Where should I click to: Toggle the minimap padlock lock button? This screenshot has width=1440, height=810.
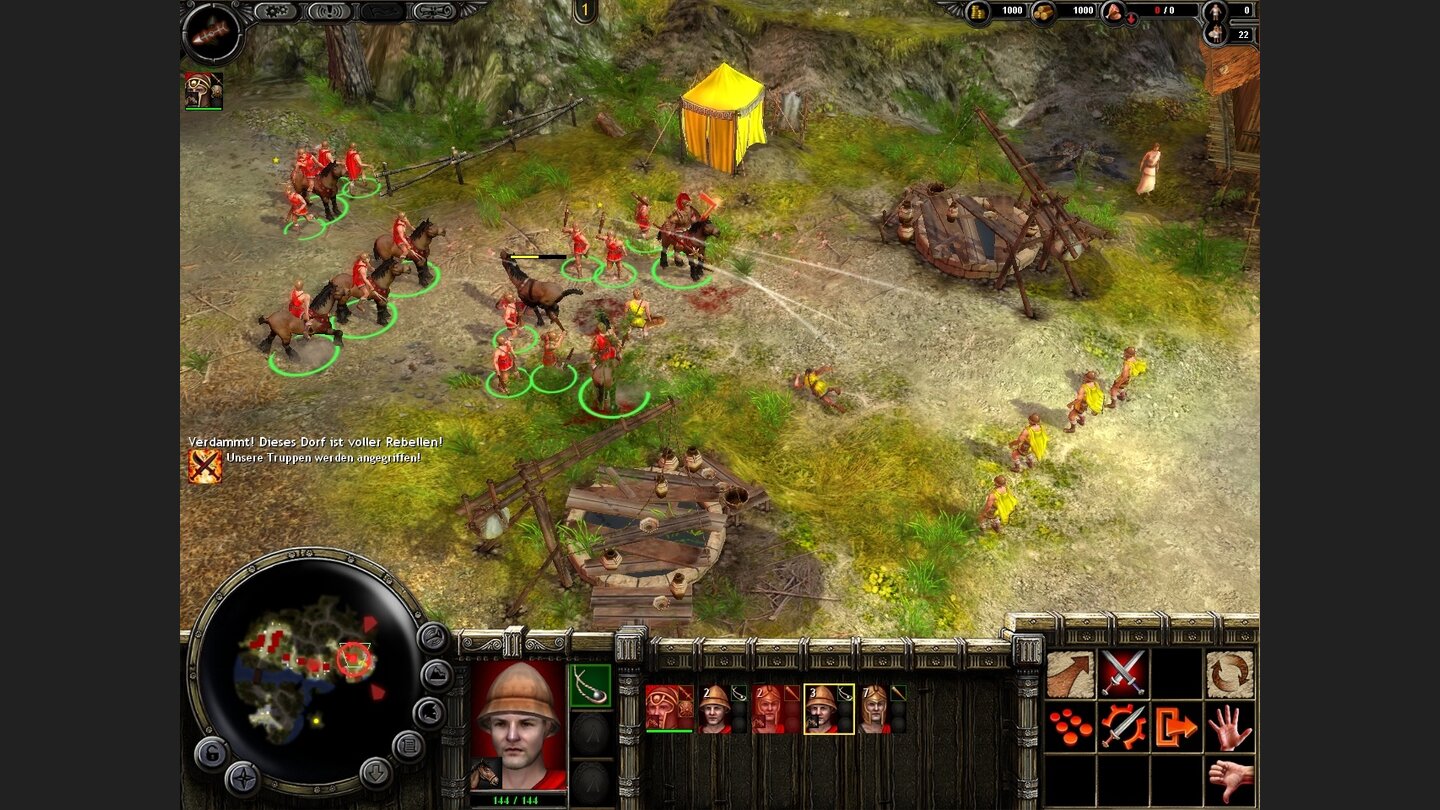click(213, 754)
